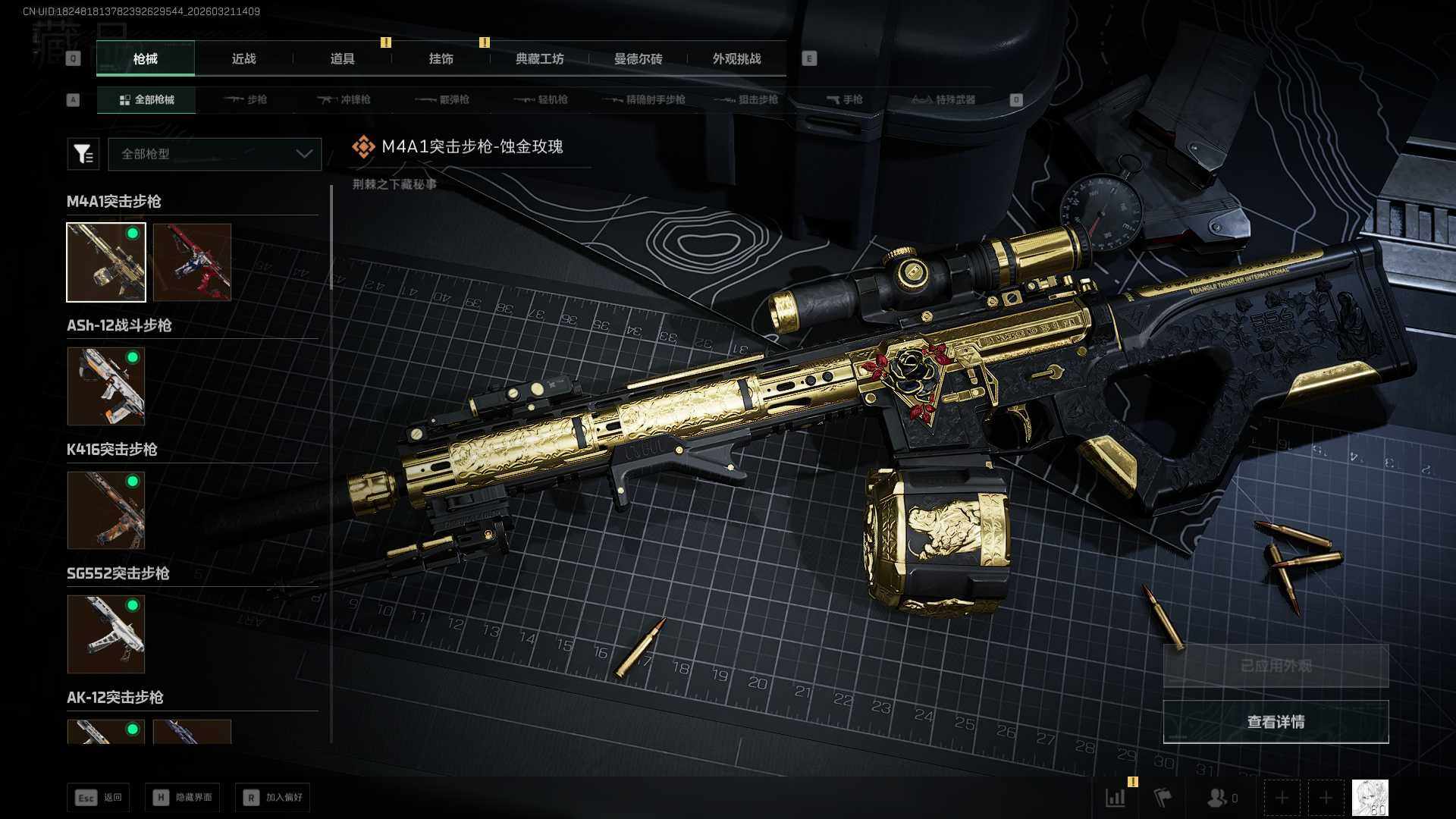This screenshot has height=819, width=1456.
Task: Switch to the 近战 melee tab
Action: click(243, 58)
